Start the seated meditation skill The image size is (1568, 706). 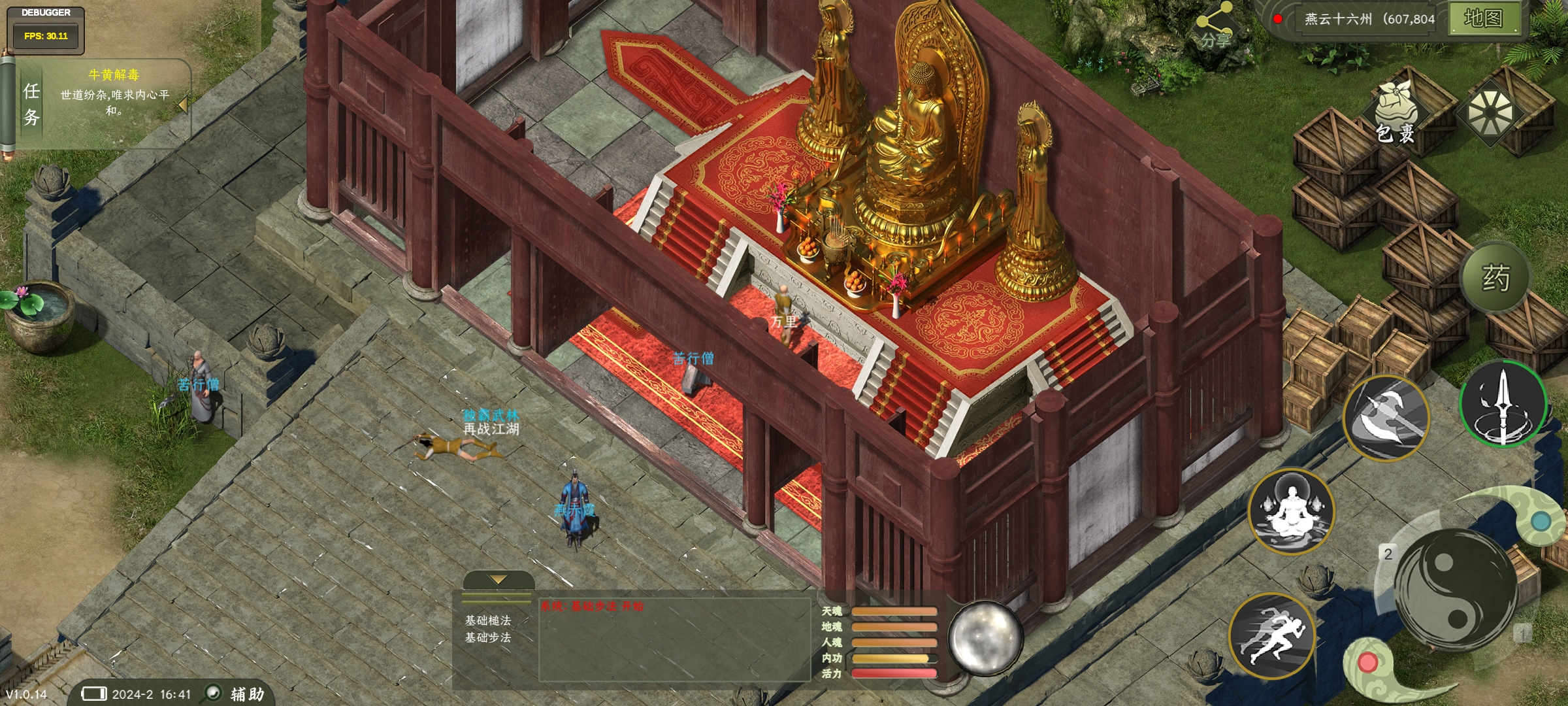coord(1290,511)
